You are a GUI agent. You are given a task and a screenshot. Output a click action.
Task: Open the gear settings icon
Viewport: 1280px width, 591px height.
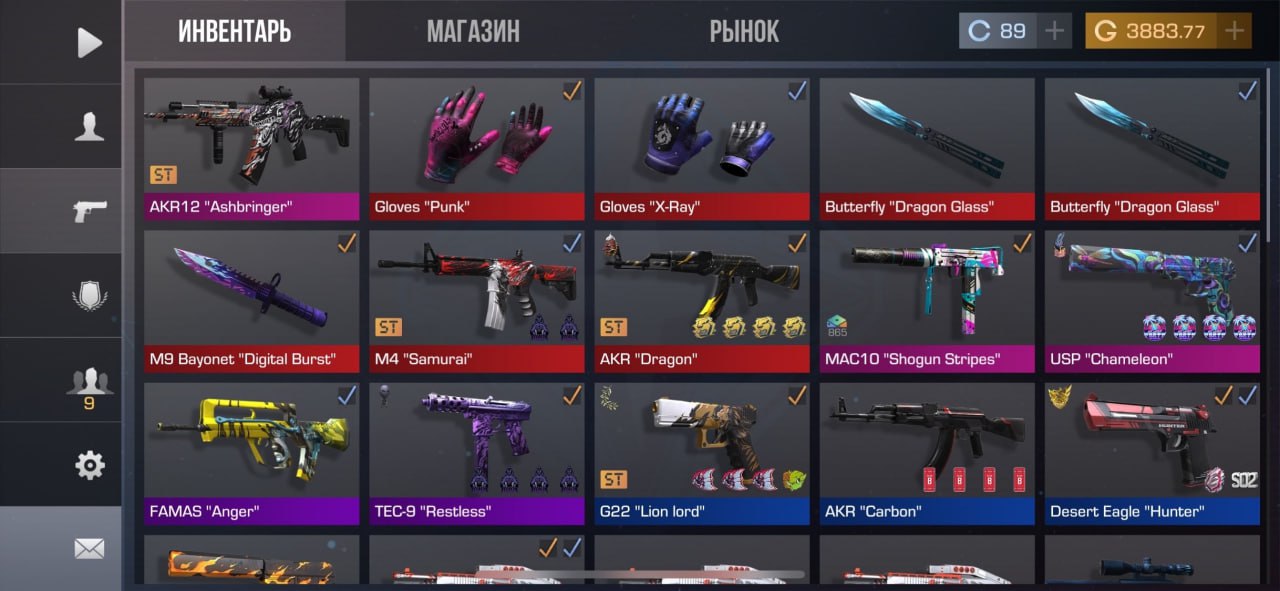pos(89,464)
